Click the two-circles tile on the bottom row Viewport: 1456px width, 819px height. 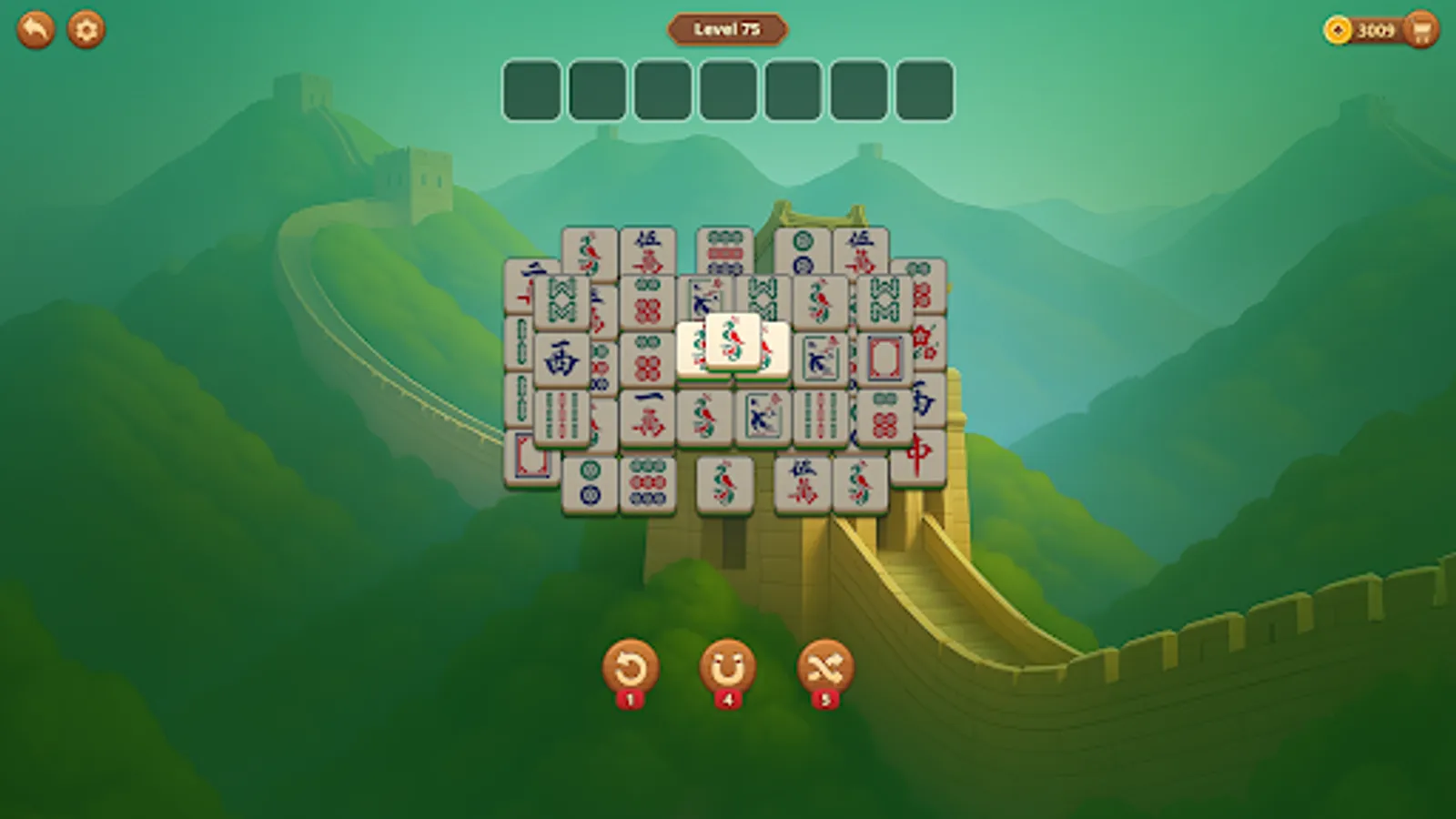(x=590, y=483)
